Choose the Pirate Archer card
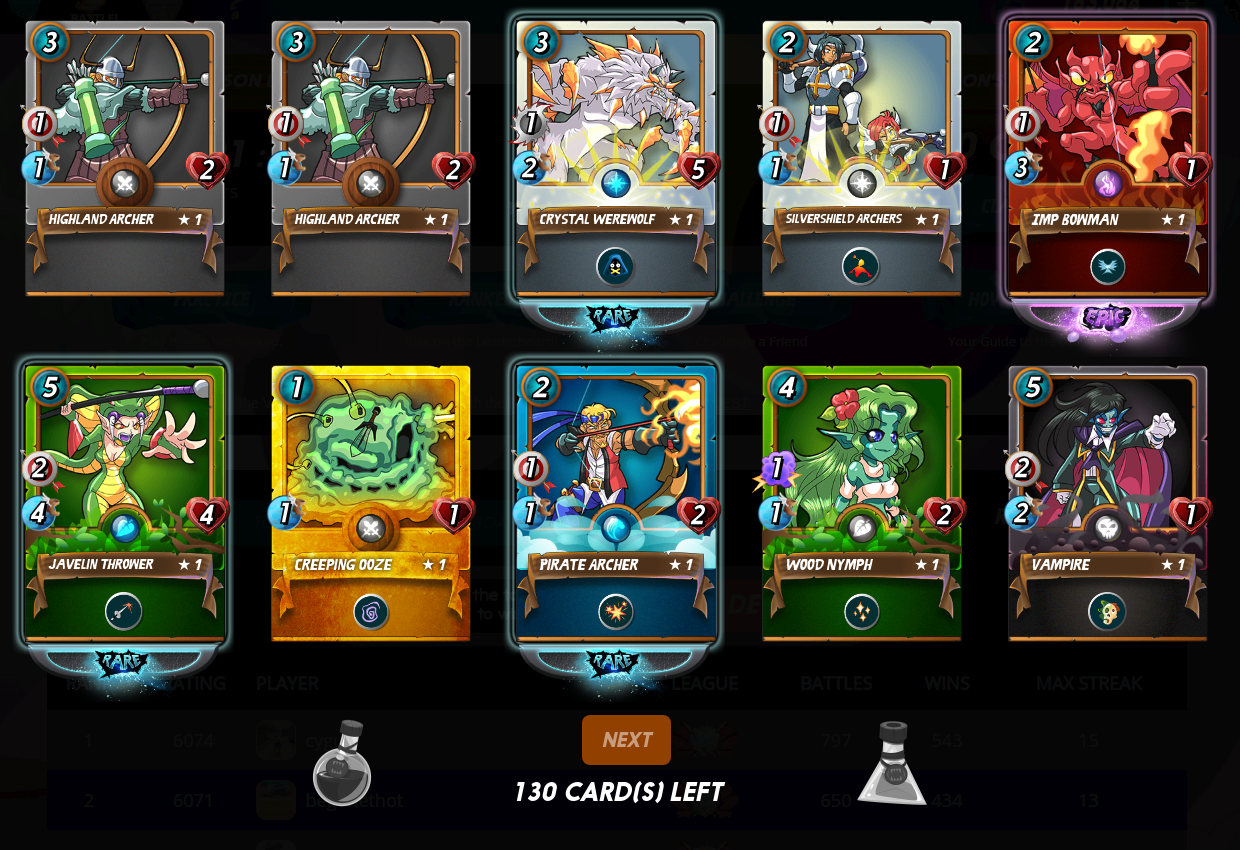Image resolution: width=1240 pixels, height=850 pixels. tap(615, 503)
